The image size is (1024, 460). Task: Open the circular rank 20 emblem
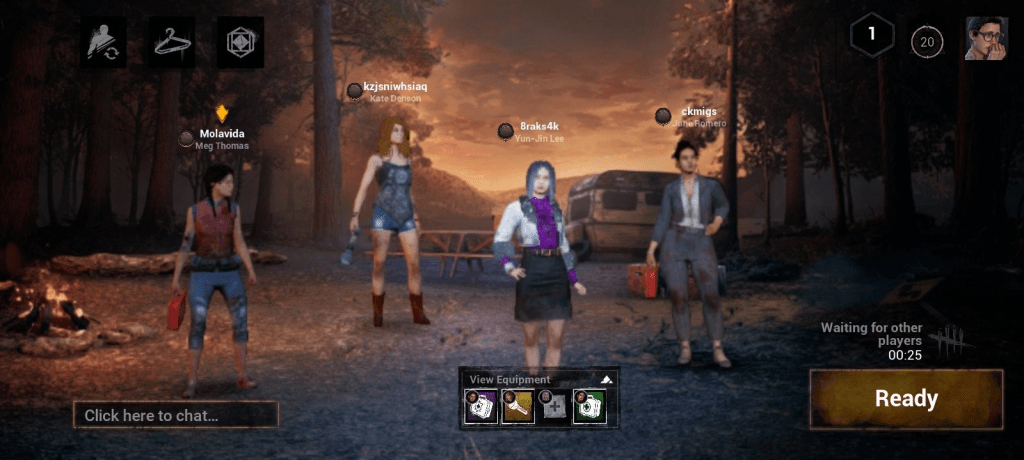pyautogui.click(x=927, y=41)
